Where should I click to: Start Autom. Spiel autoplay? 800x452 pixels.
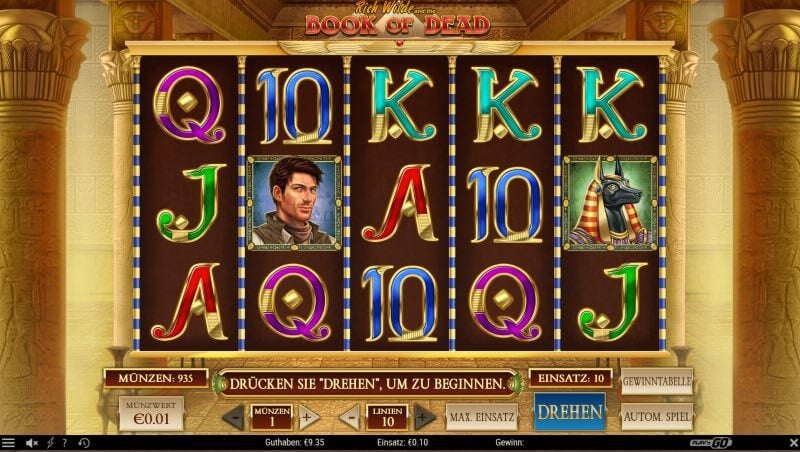tap(657, 415)
